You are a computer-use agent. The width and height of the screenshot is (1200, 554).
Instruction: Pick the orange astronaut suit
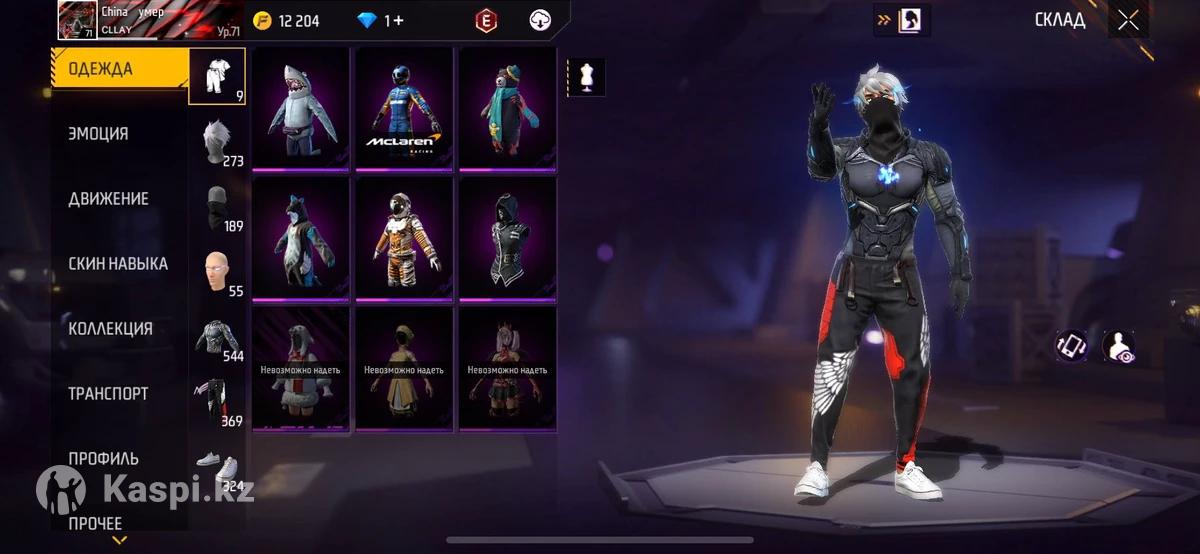tap(404, 238)
